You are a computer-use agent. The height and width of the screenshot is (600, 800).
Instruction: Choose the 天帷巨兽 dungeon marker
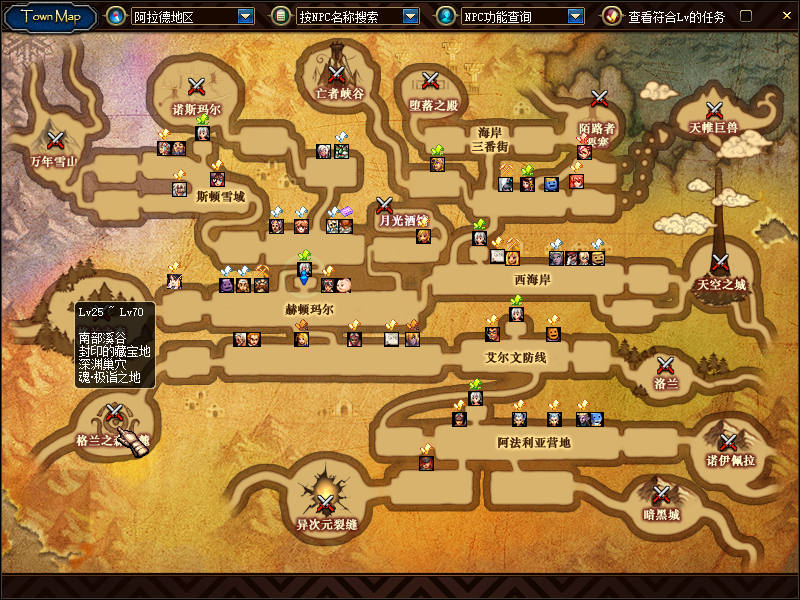[714, 110]
